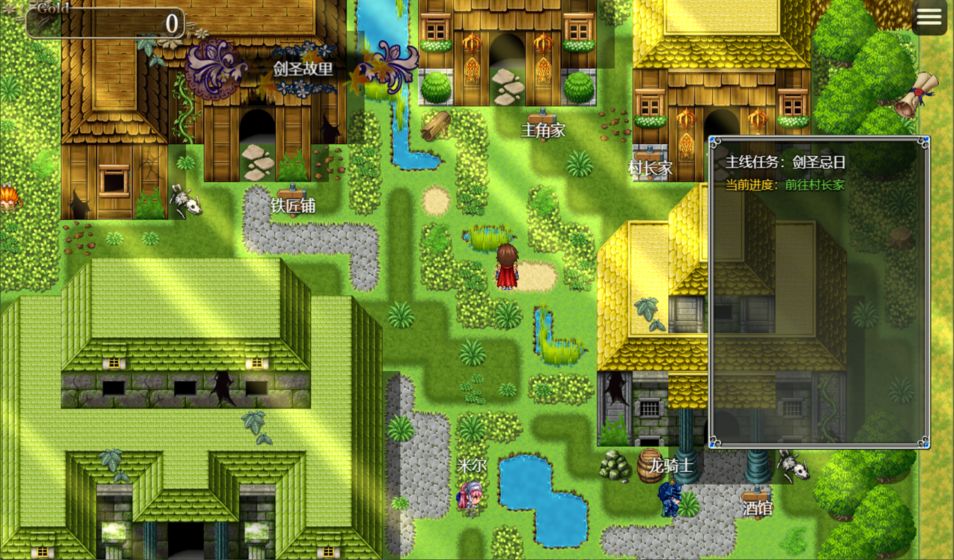Open the hamburger menu button
Screen dimensions: 954x560
tap(929, 18)
